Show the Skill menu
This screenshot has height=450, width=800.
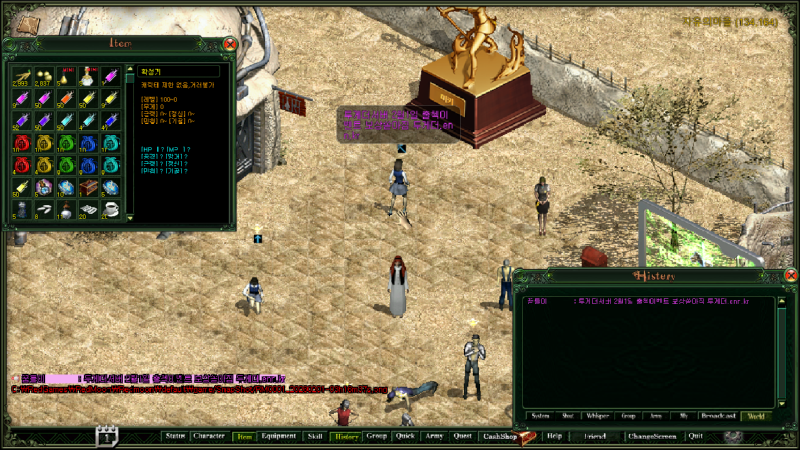tap(315, 436)
